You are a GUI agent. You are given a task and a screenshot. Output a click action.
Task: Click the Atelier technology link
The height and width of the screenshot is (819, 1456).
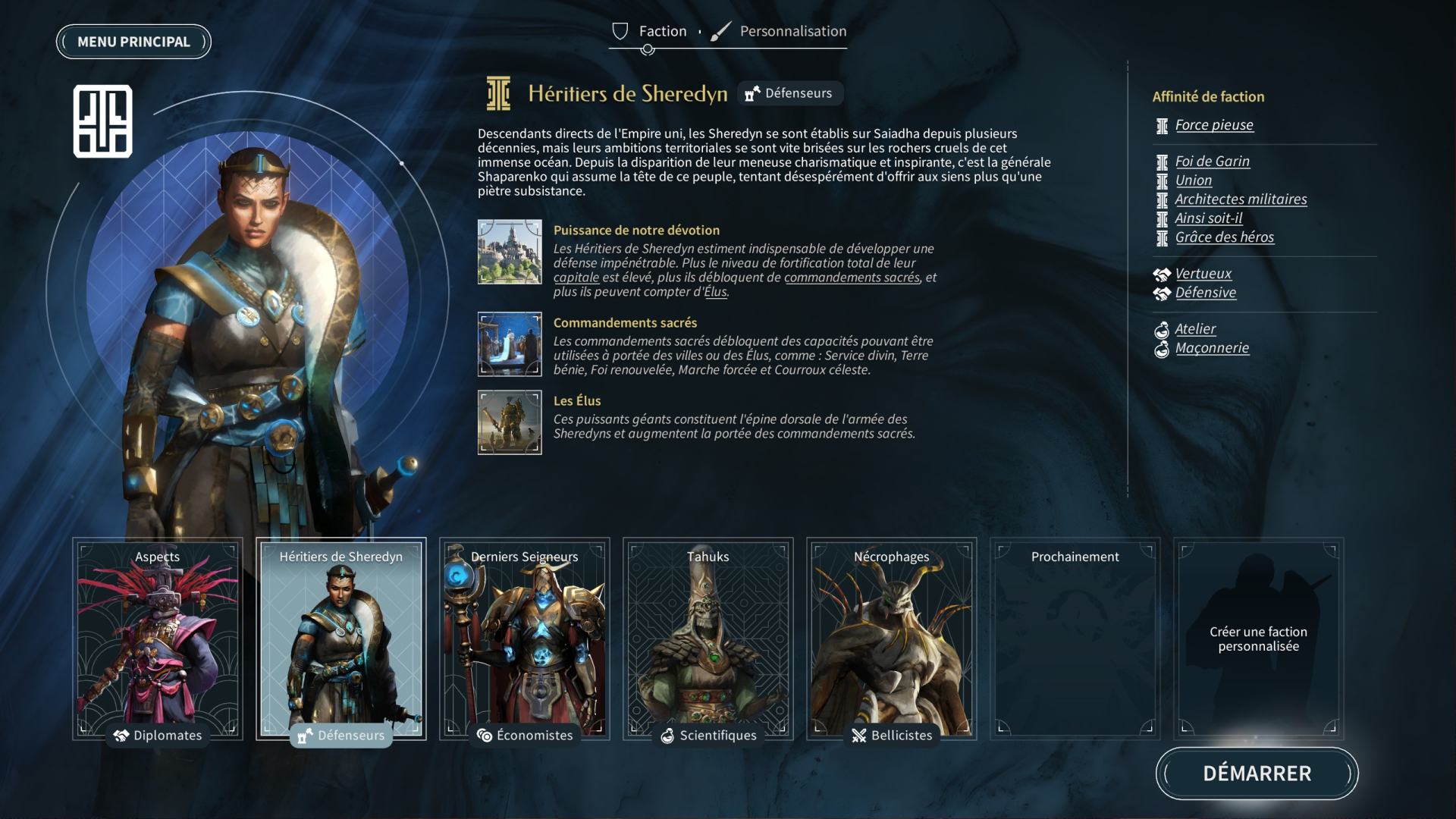1195,329
